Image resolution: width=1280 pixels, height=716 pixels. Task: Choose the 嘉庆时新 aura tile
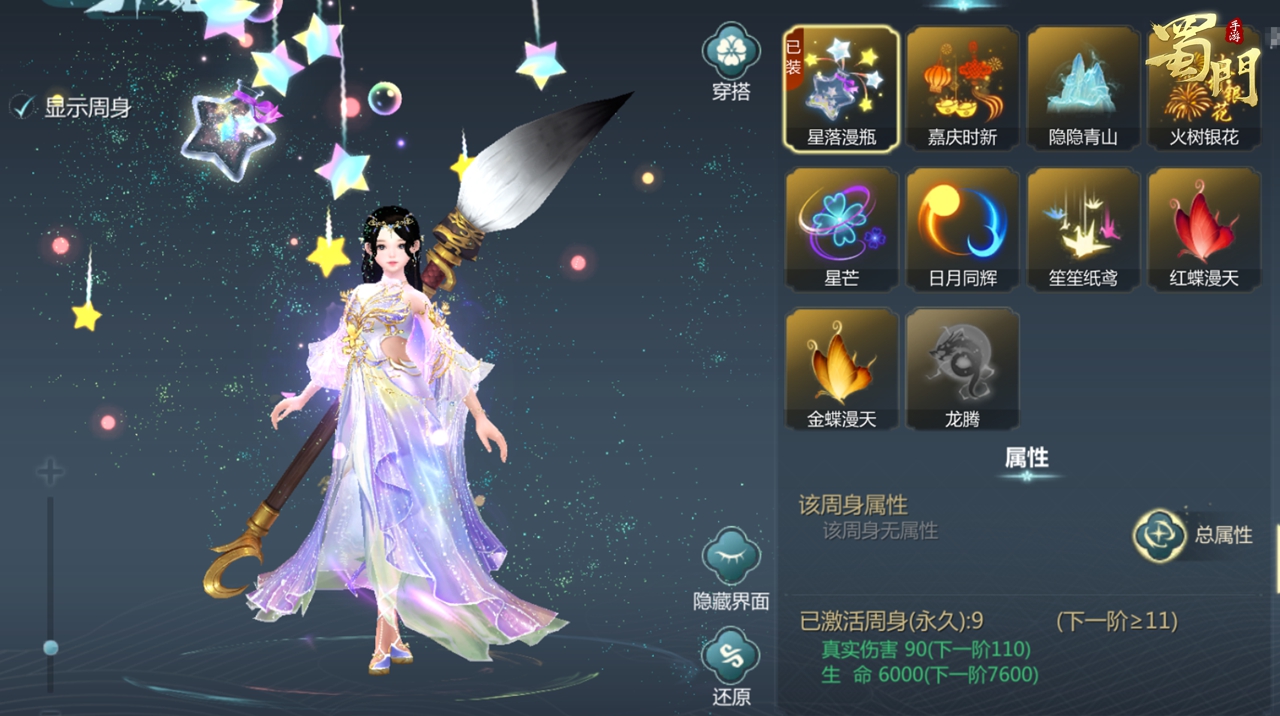pos(962,88)
